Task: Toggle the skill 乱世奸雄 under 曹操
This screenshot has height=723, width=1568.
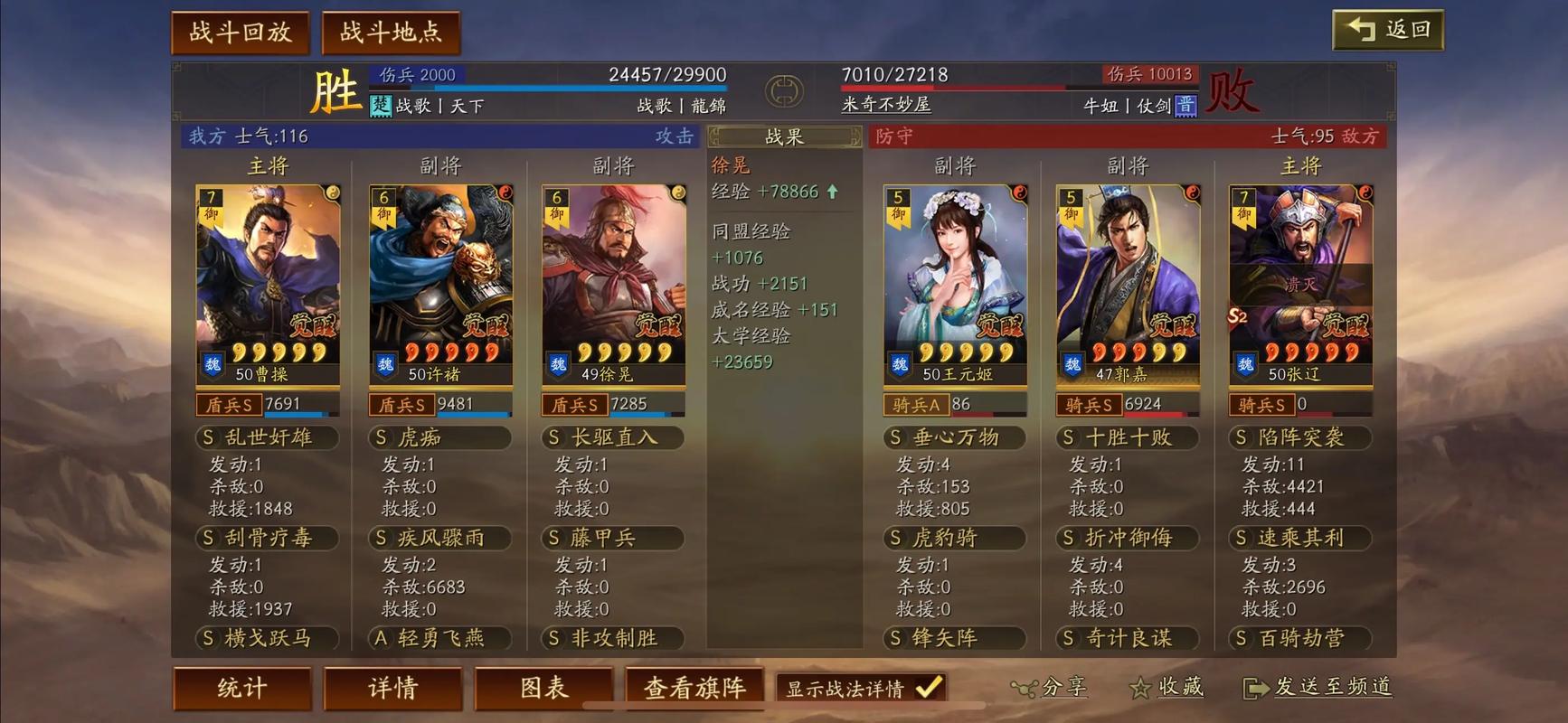Action: click(x=266, y=437)
